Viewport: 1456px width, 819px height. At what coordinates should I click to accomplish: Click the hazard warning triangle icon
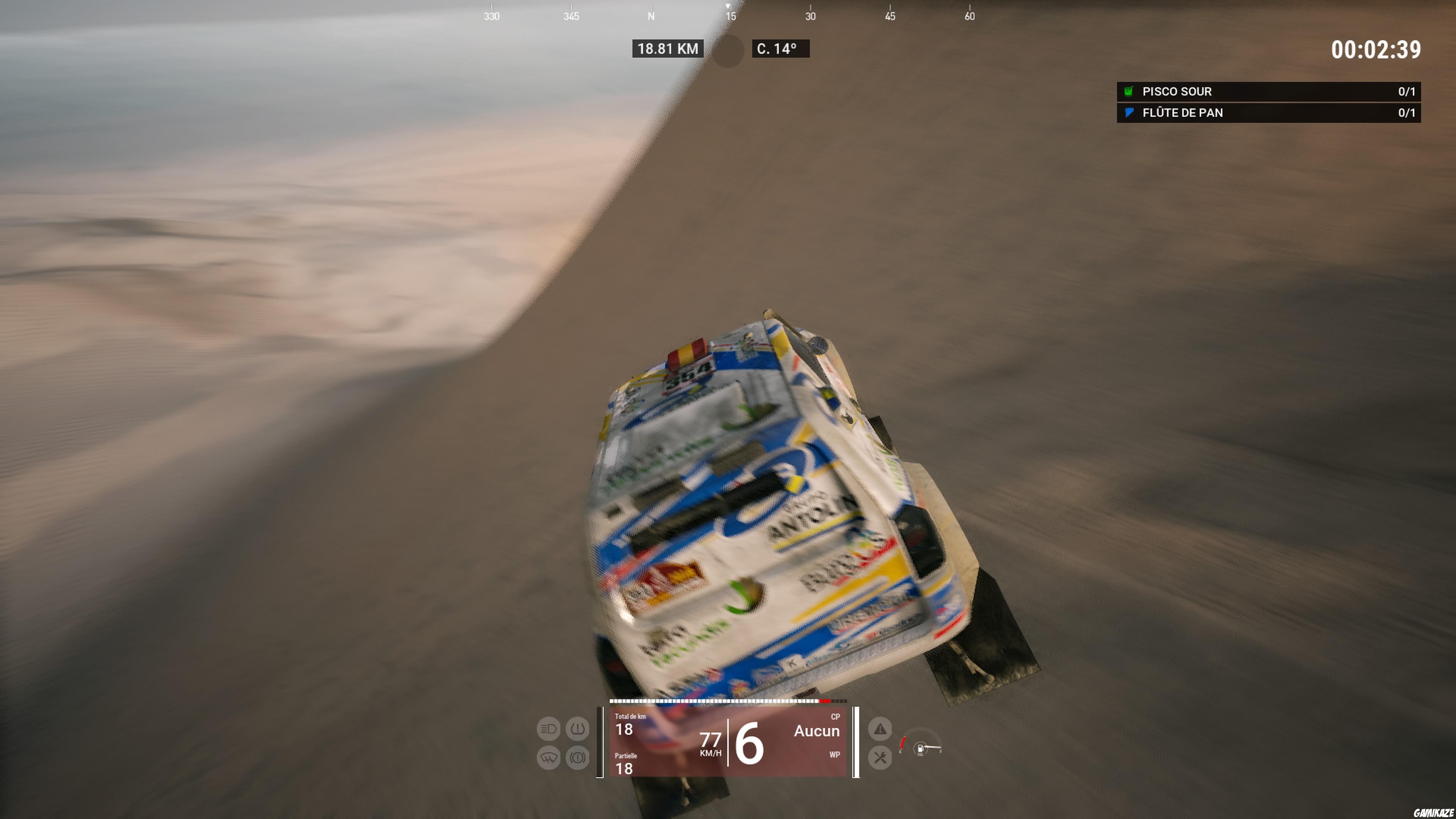tap(880, 729)
